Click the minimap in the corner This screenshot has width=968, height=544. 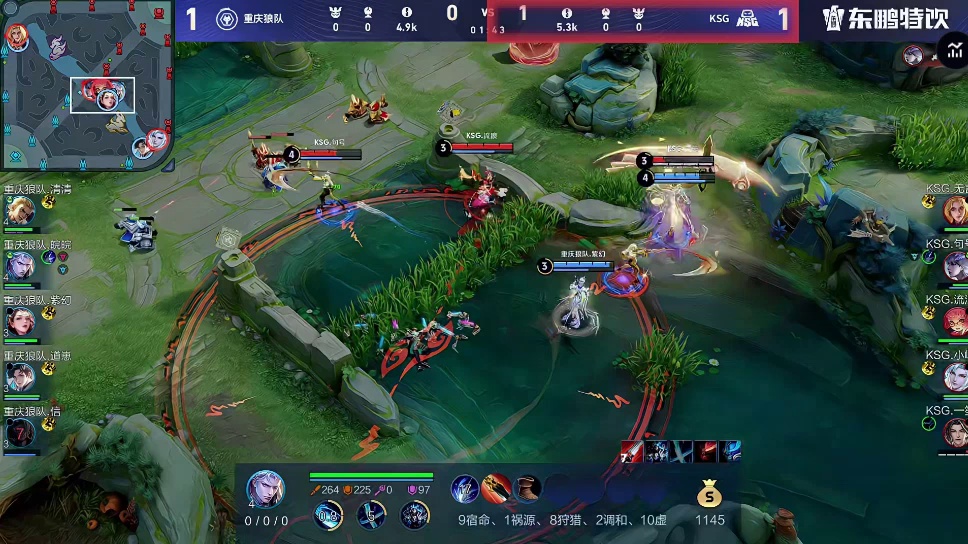point(87,84)
